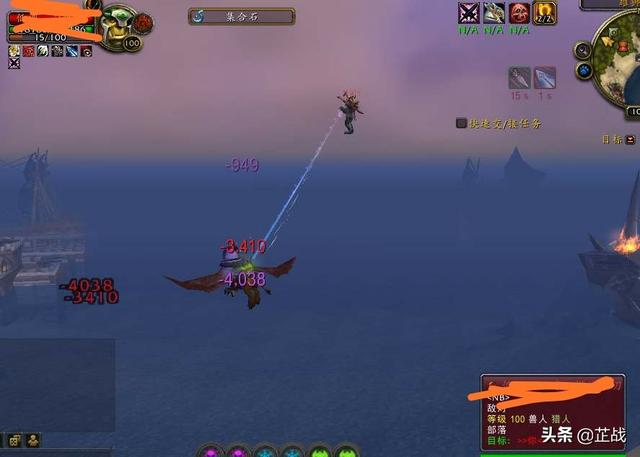
Task: Select the crossed swords buff icon
Action: coord(468,13)
